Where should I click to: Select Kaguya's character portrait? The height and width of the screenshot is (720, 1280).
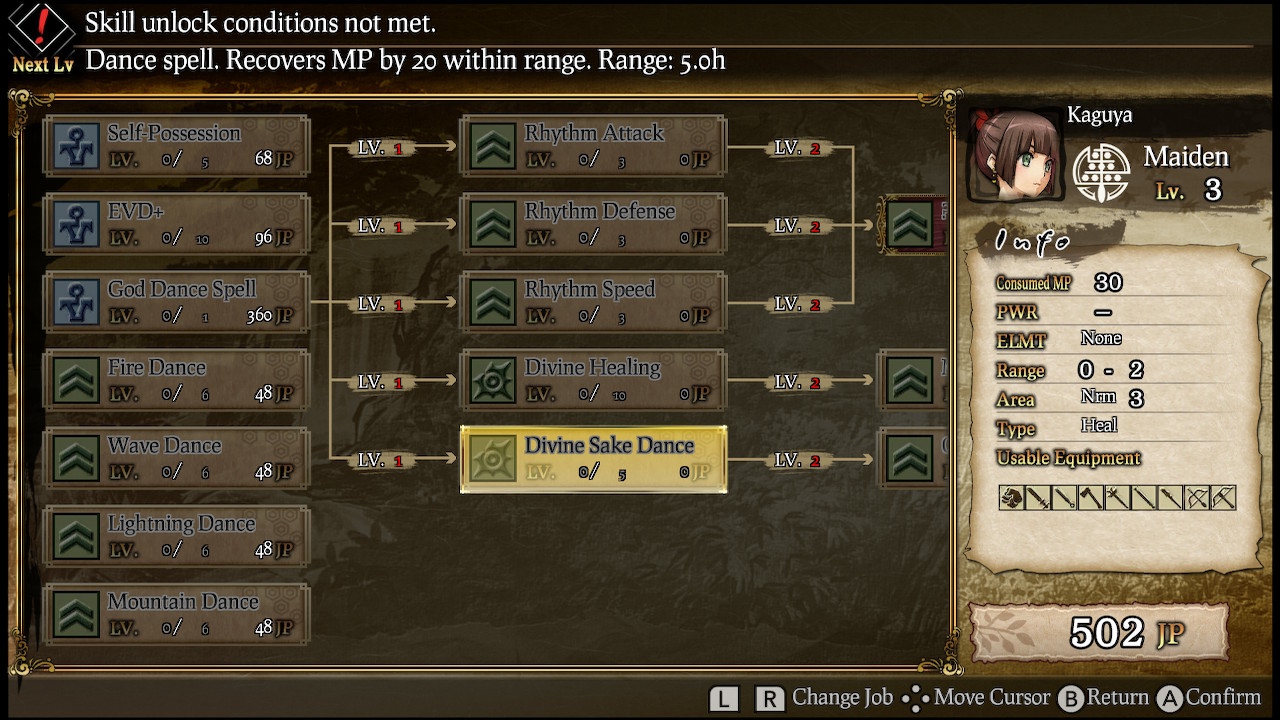coord(1014,157)
